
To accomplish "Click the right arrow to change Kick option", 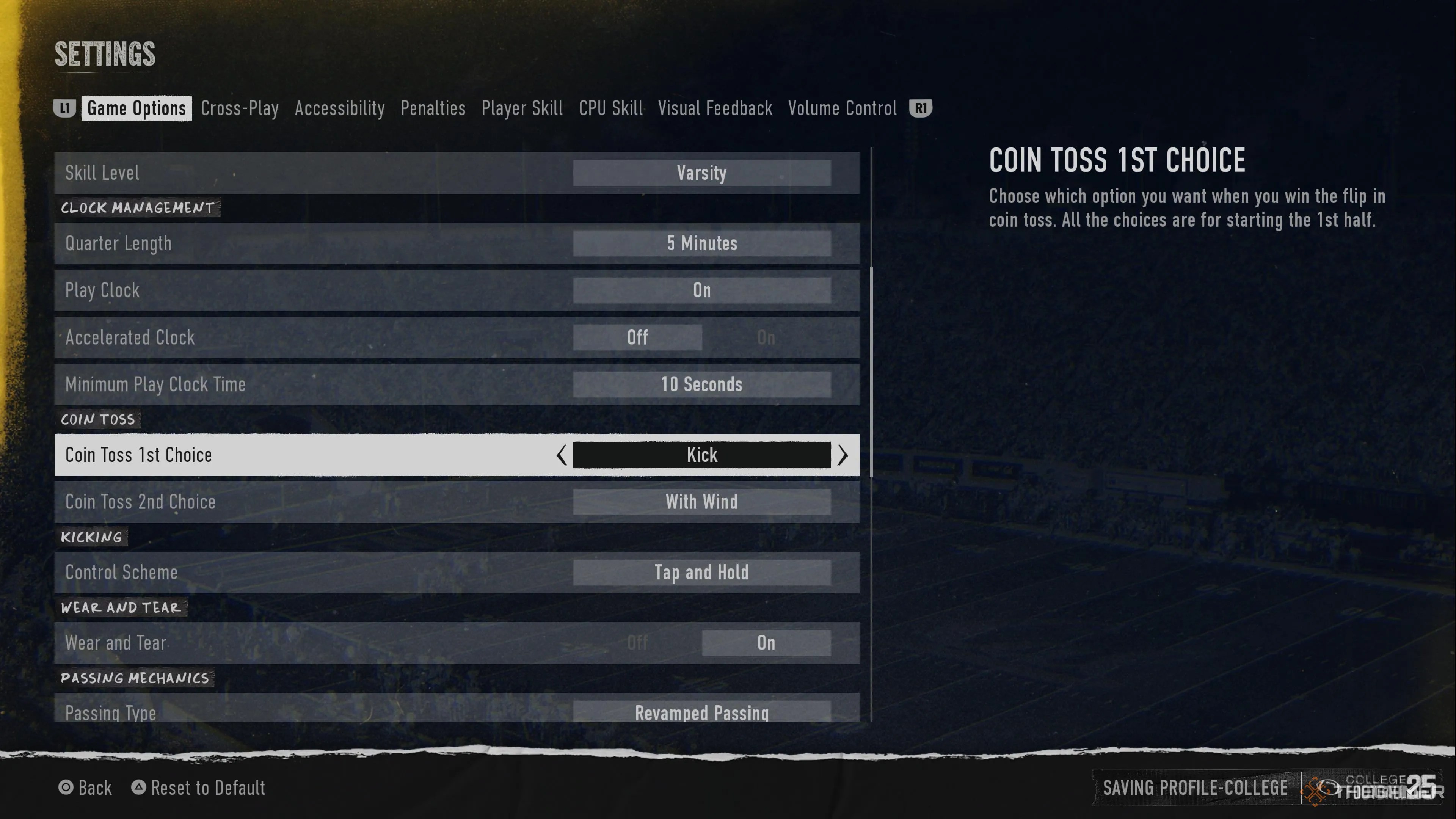I will coord(843,455).
